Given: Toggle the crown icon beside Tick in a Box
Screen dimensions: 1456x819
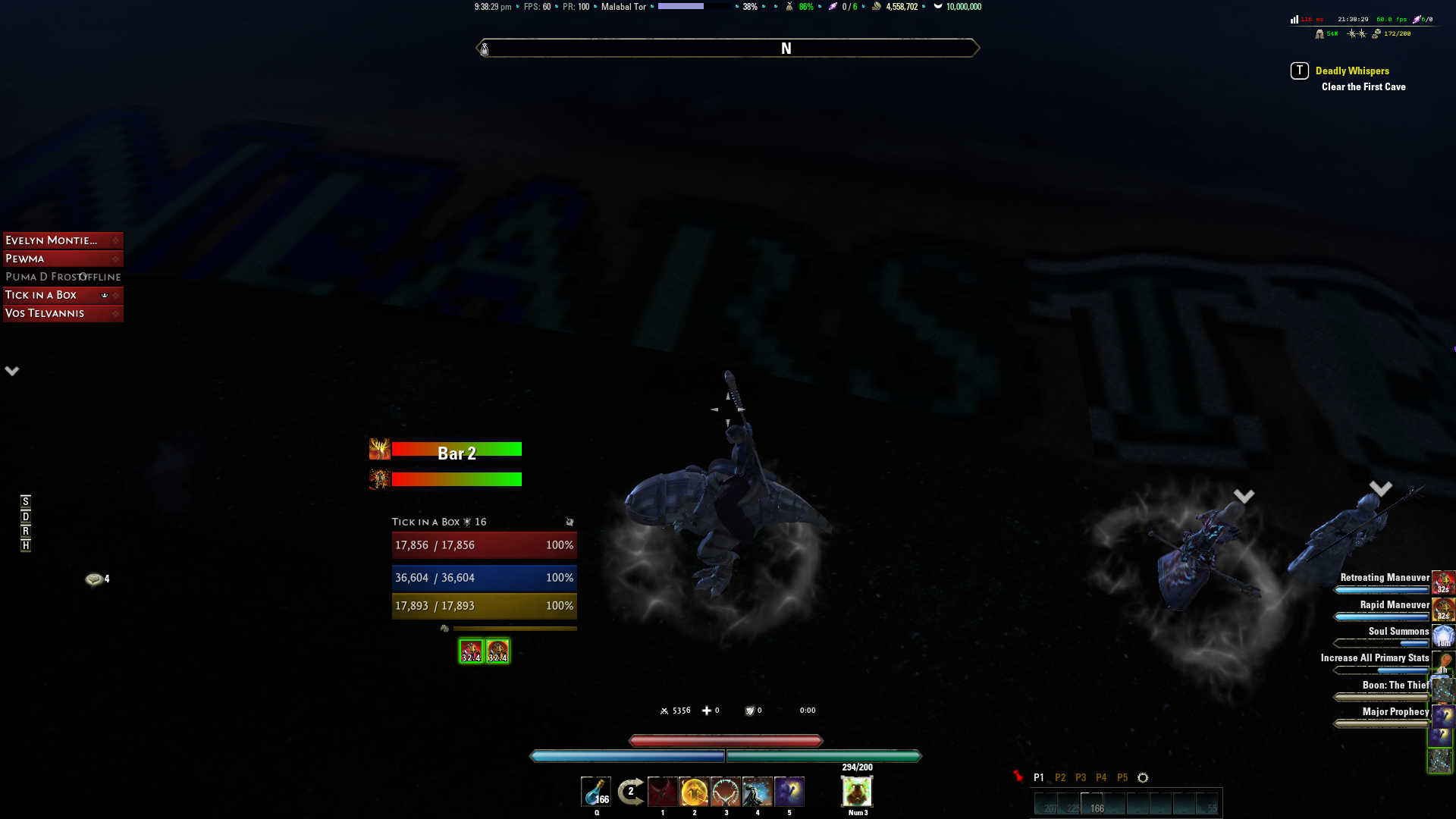Looking at the screenshot, I should [104, 295].
